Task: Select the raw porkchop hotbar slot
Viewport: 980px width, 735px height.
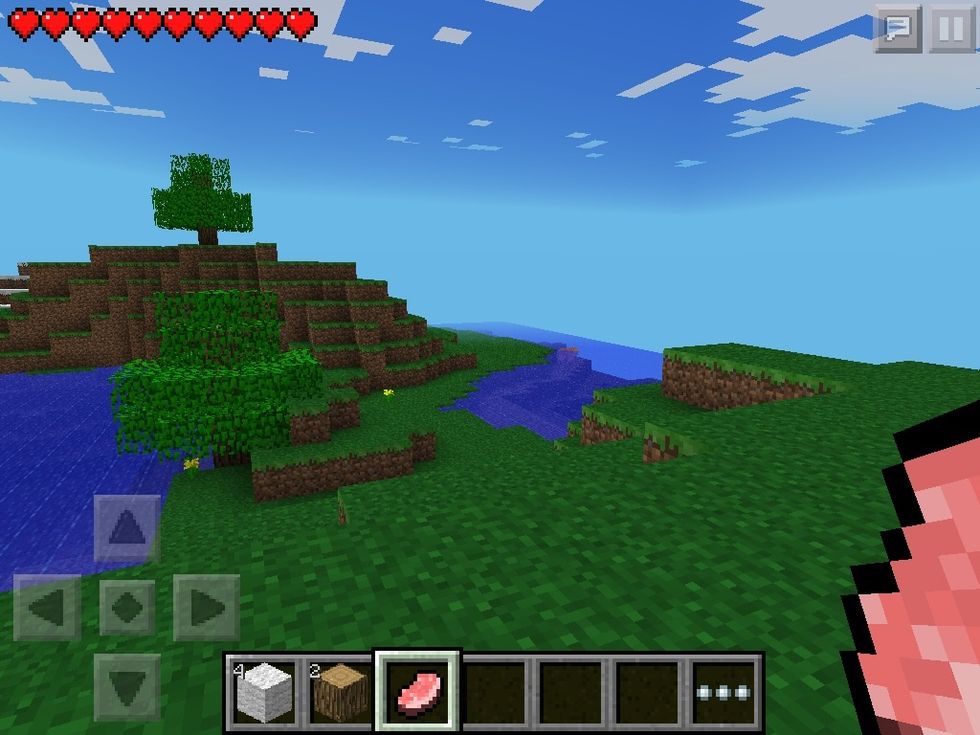Action: tap(417, 692)
